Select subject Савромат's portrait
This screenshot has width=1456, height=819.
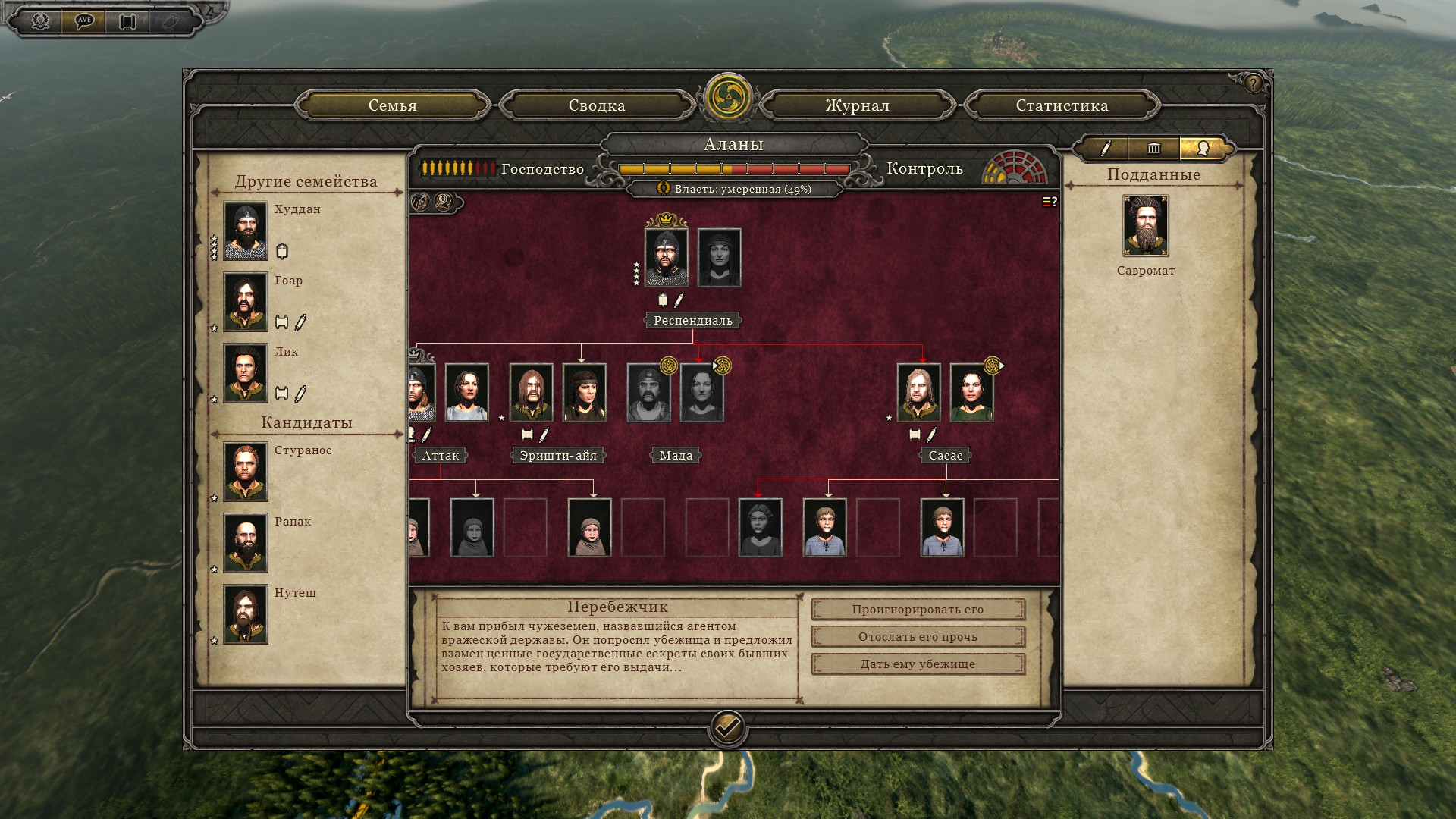pyautogui.click(x=1145, y=226)
